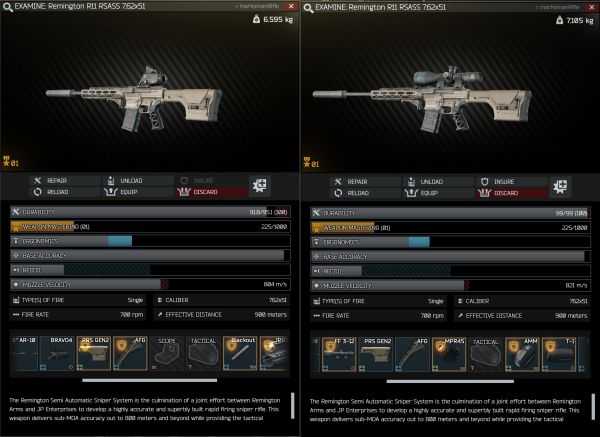
Task: Select the MPR45 mount slot
Action: (x=448, y=352)
